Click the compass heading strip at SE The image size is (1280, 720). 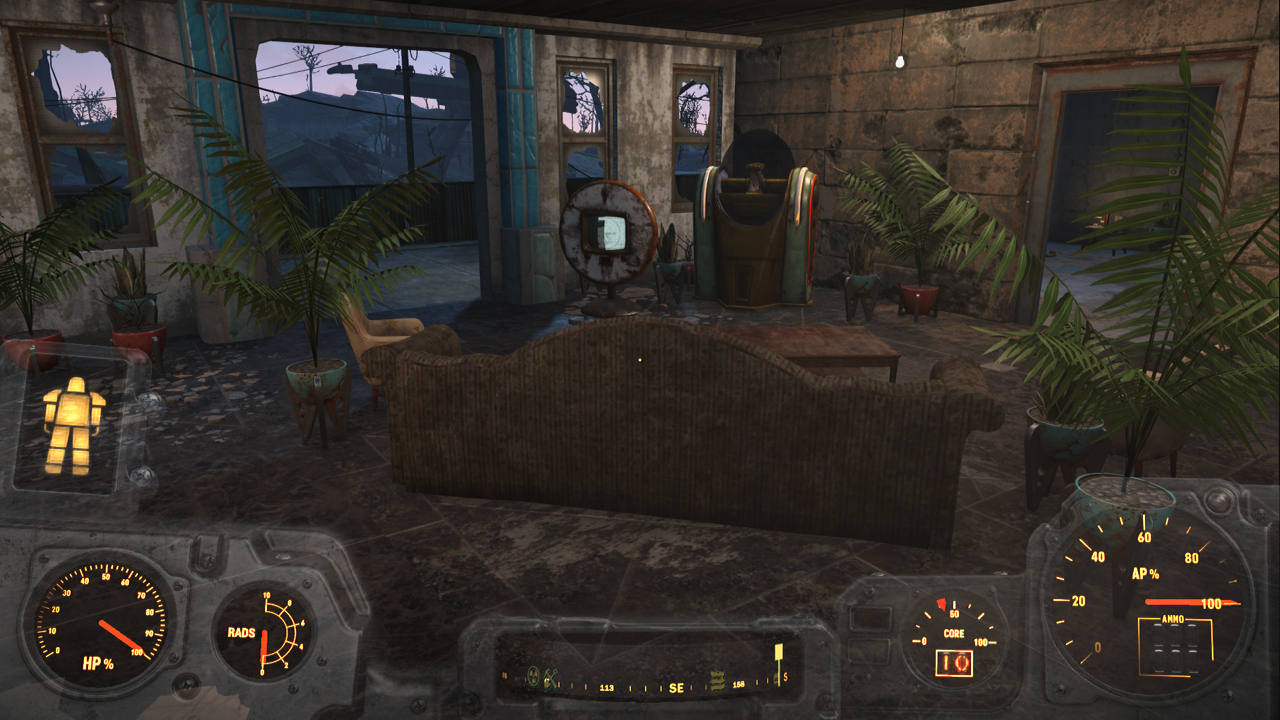coord(676,687)
